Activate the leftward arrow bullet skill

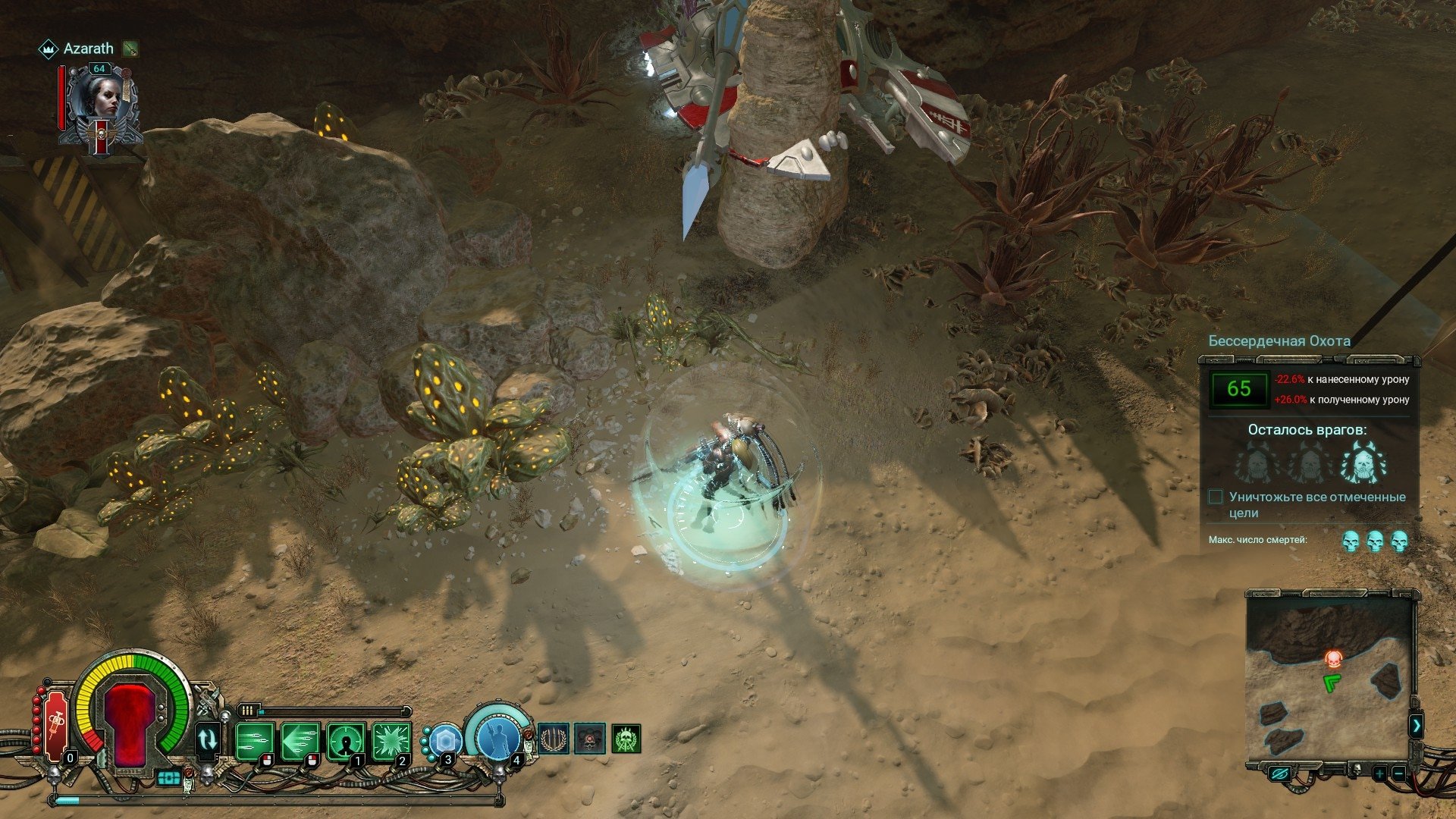[x=299, y=740]
